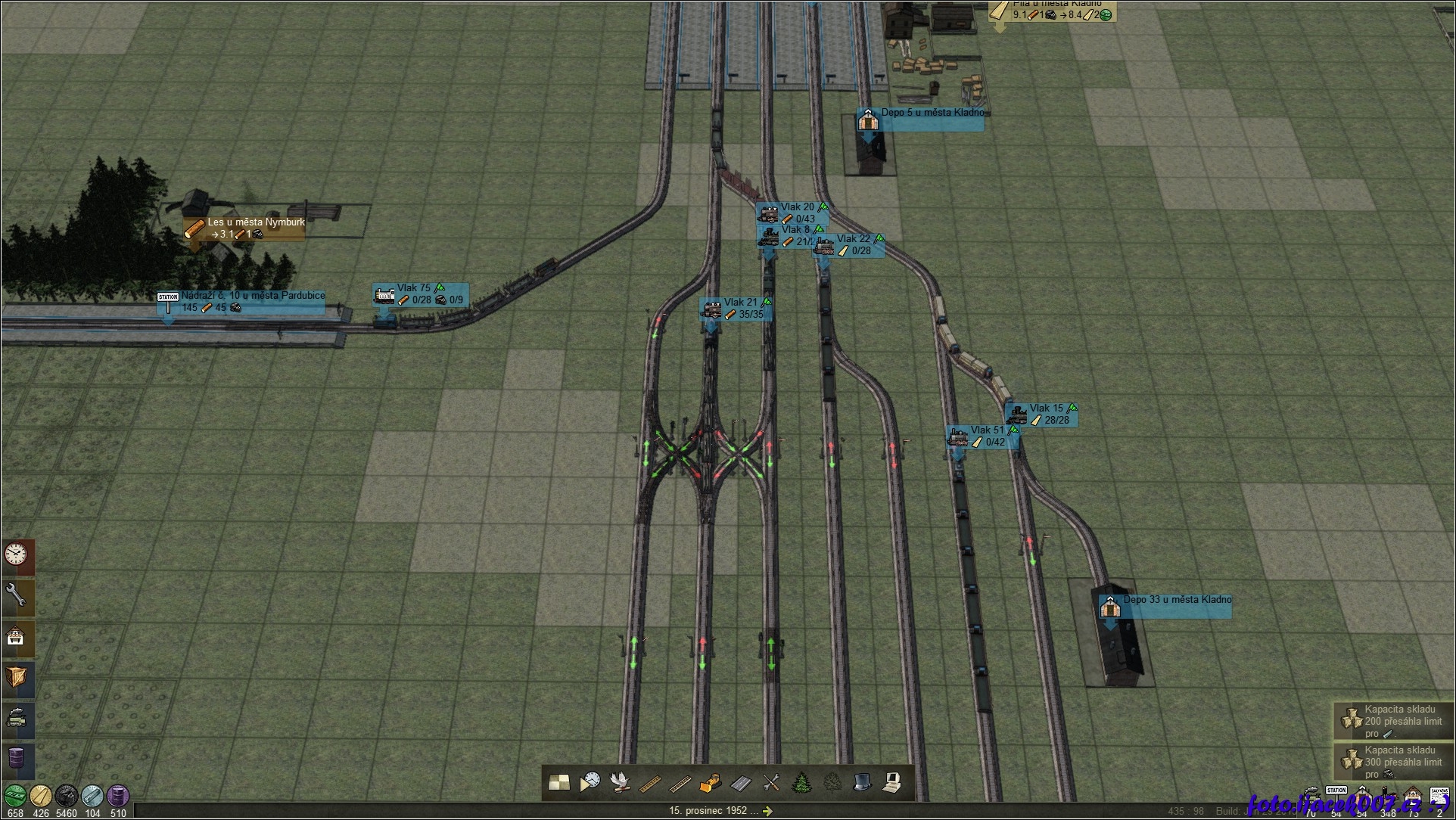The width and height of the screenshot is (1456, 820).
Task: Open the storage capacity 200 notification
Action: pyautogui.click(x=1394, y=722)
